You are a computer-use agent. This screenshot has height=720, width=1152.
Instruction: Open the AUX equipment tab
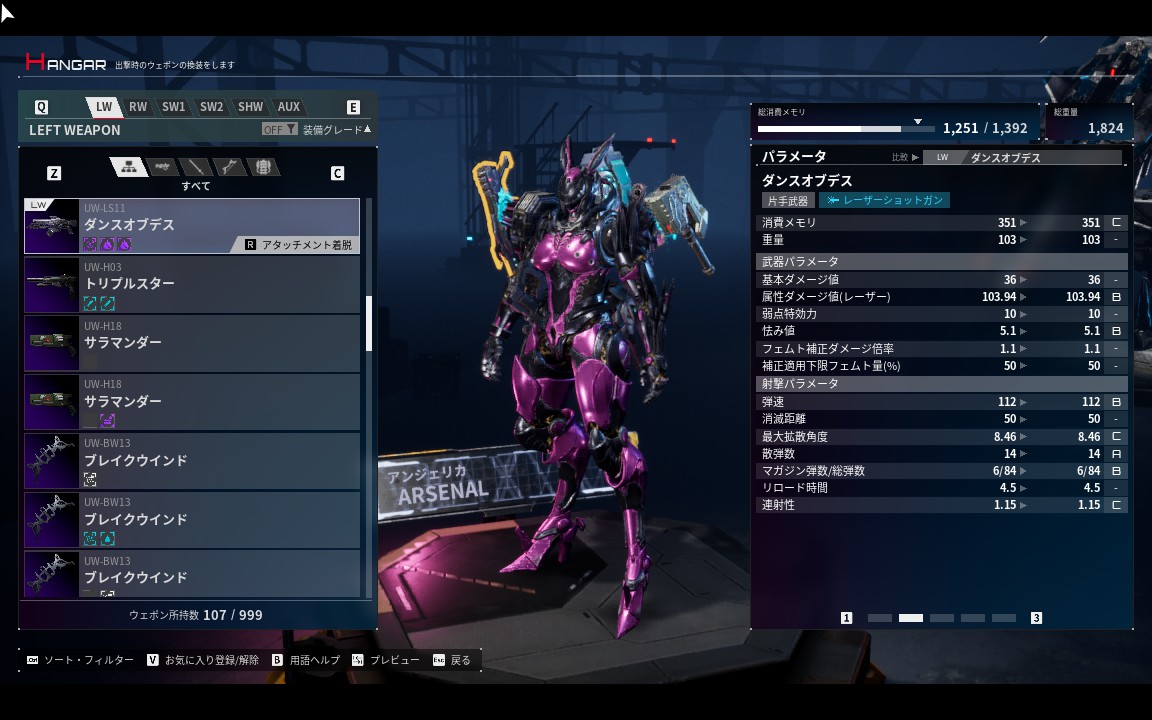coord(289,107)
